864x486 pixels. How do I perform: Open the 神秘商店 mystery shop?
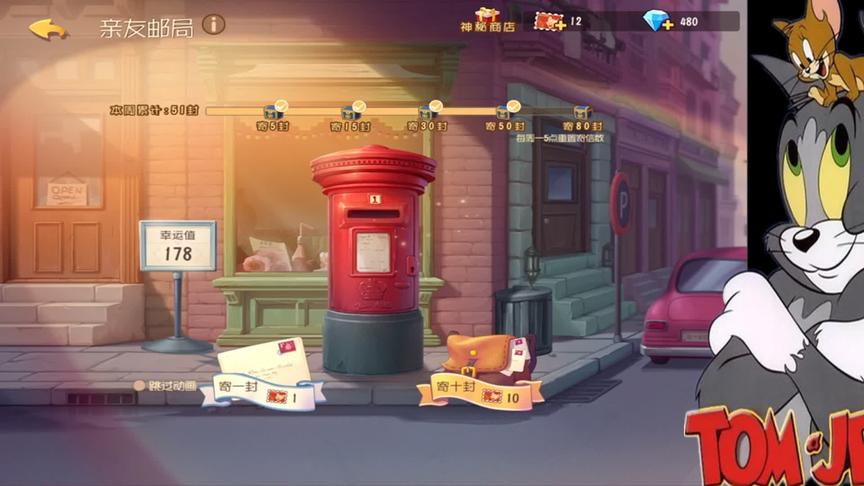point(487,19)
